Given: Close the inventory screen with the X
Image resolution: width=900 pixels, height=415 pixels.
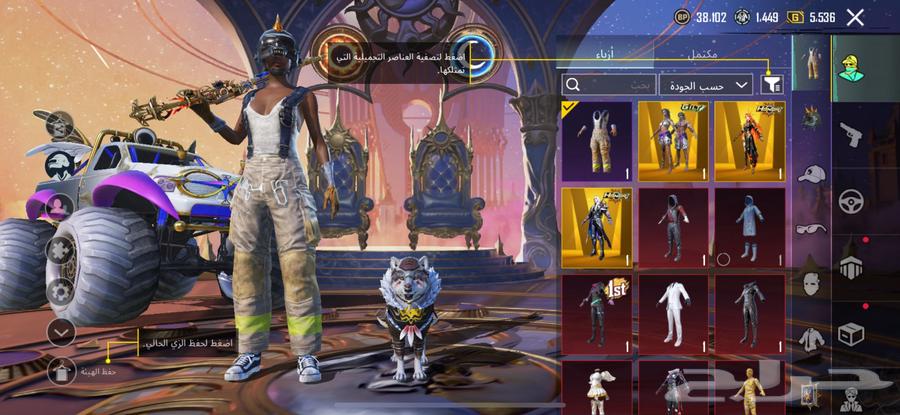Looking at the screenshot, I should (x=855, y=17).
